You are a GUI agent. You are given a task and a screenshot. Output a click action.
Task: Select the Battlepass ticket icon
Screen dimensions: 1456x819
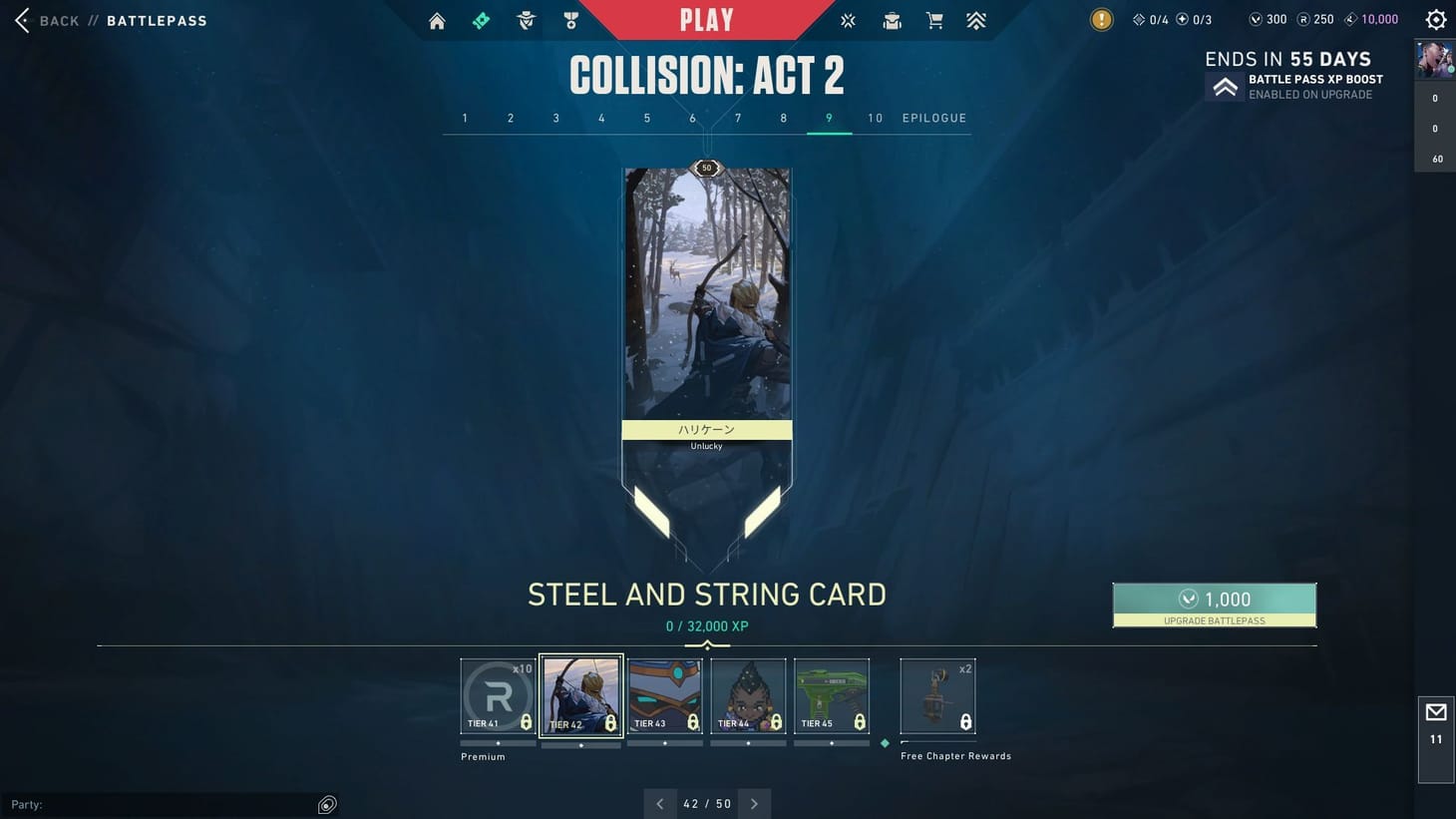pyautogui.click(x=481, y=20)
